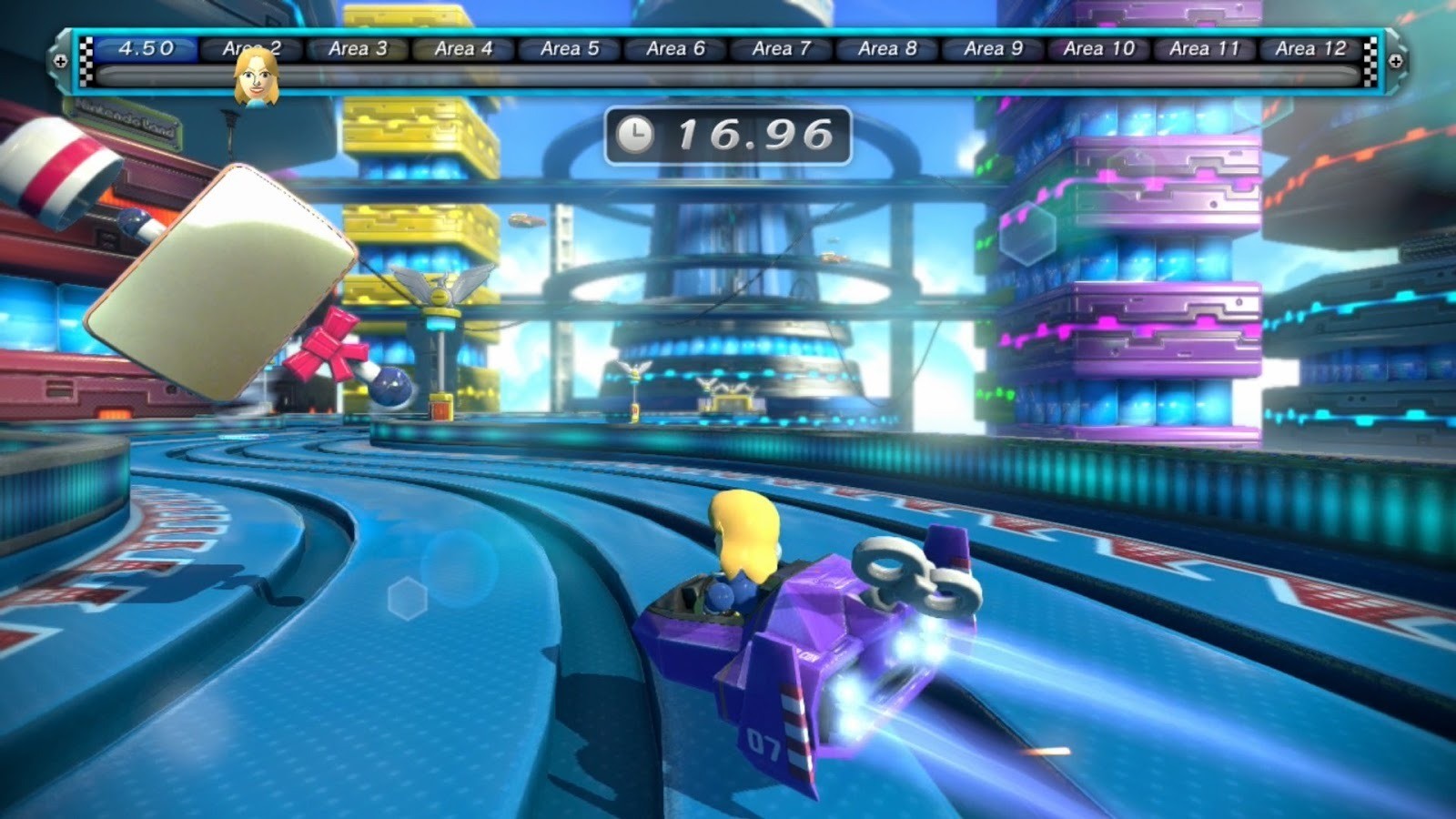This screenshot has width=1456, height=819.
Task: Click the clock icon beside the timer
Action: click(x=637, y=133)
